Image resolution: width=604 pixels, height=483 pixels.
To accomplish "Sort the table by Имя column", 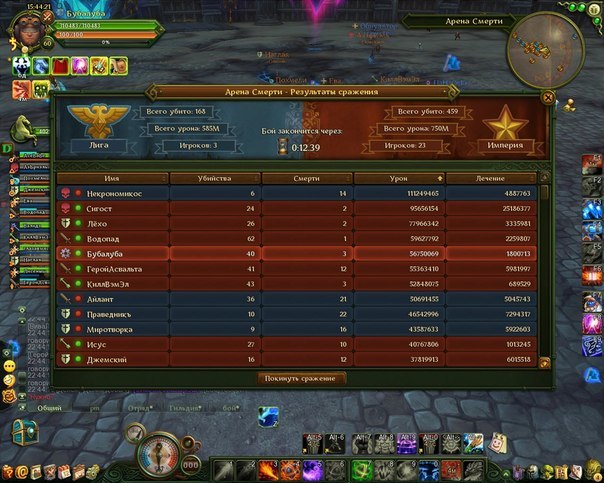I will pyautogui.click(x=112, y=178).
